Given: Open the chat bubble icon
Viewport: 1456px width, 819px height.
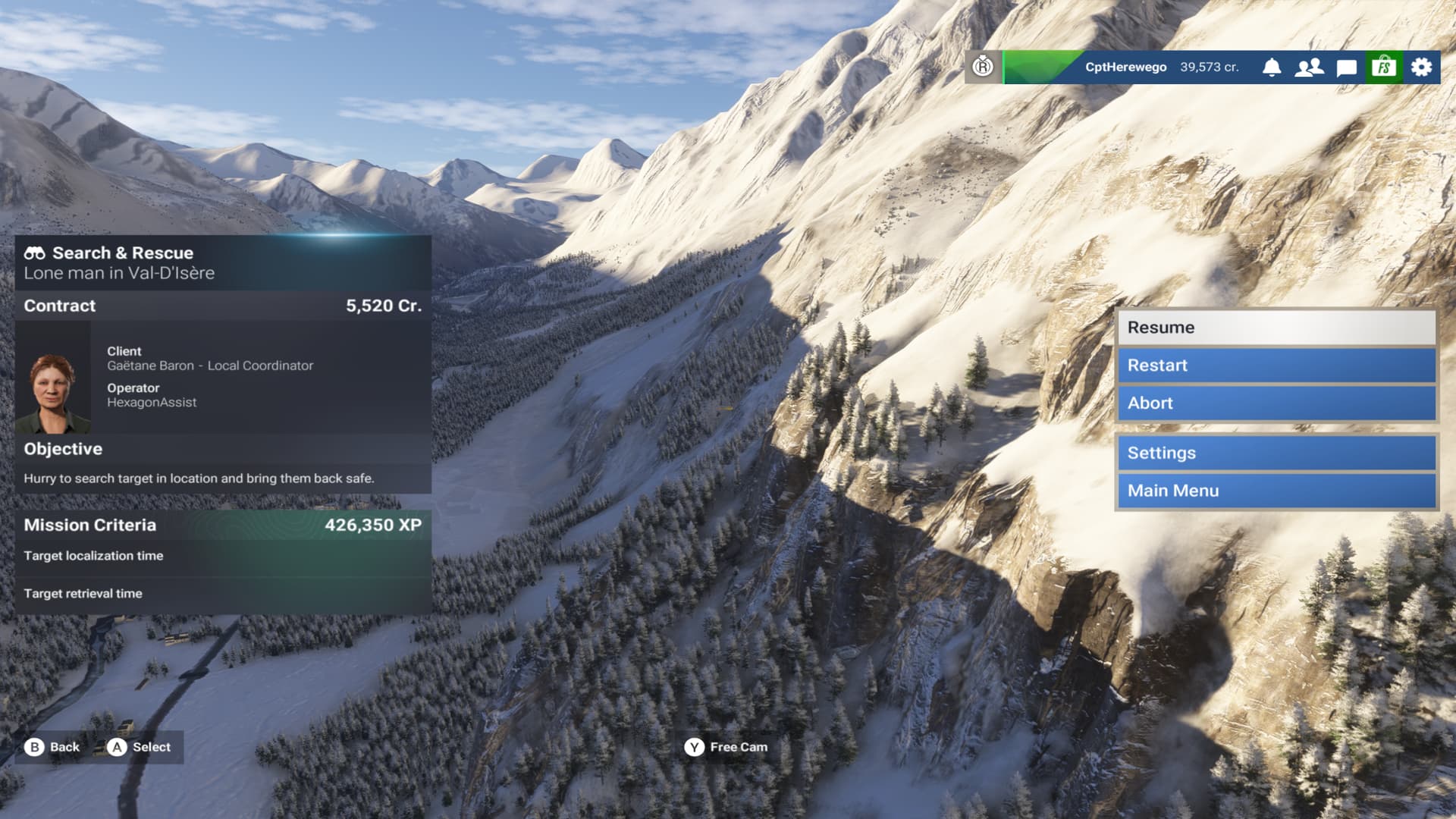Looking at the screenshot, I should tap(1346, 67).
